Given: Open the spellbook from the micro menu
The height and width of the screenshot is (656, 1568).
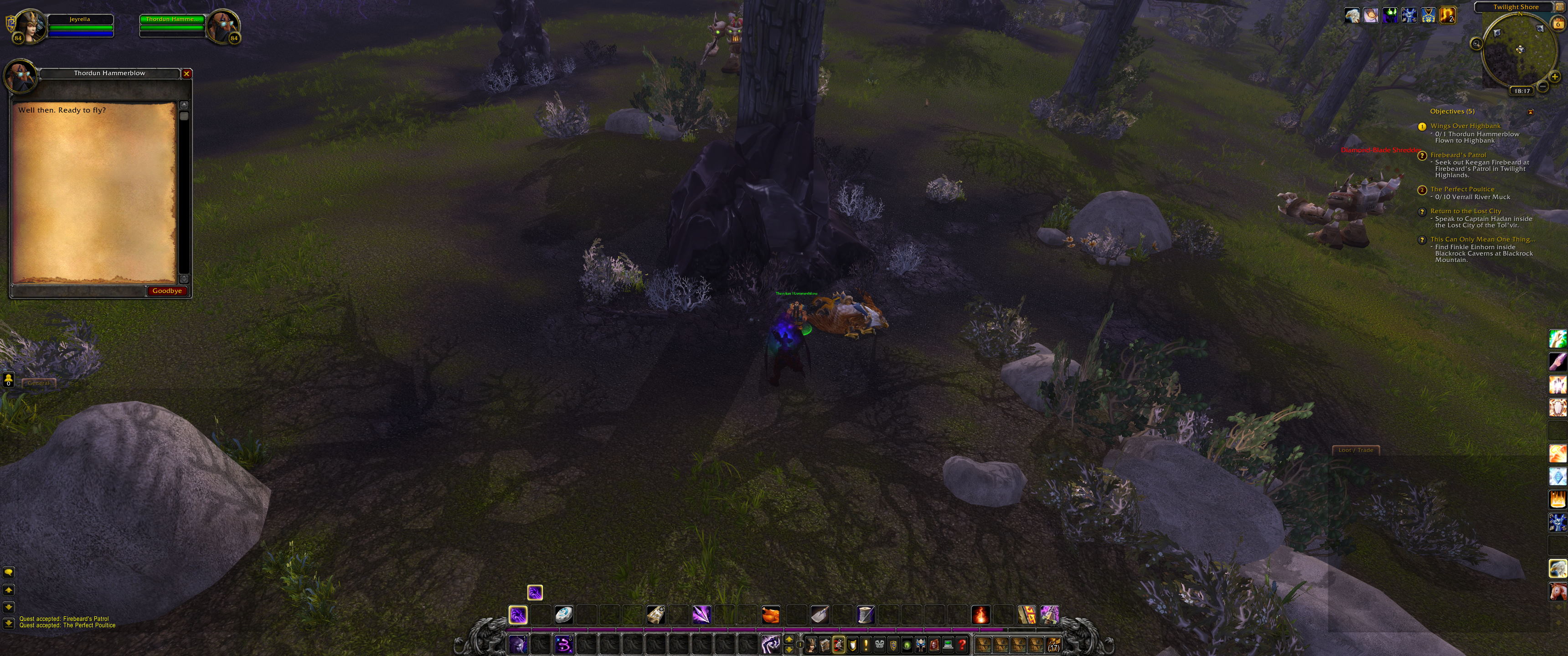Looking at the screenshot, I should click(x=825, y=645).
